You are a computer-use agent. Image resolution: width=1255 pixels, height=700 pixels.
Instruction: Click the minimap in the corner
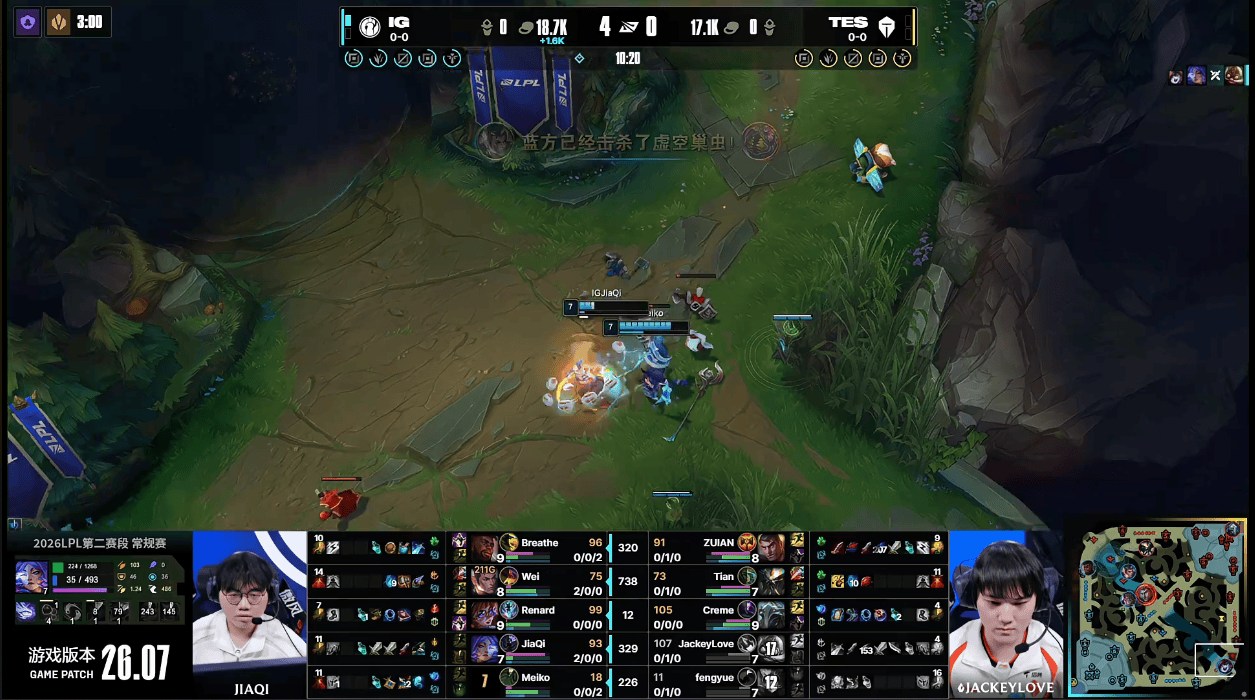pos(1162,606)
